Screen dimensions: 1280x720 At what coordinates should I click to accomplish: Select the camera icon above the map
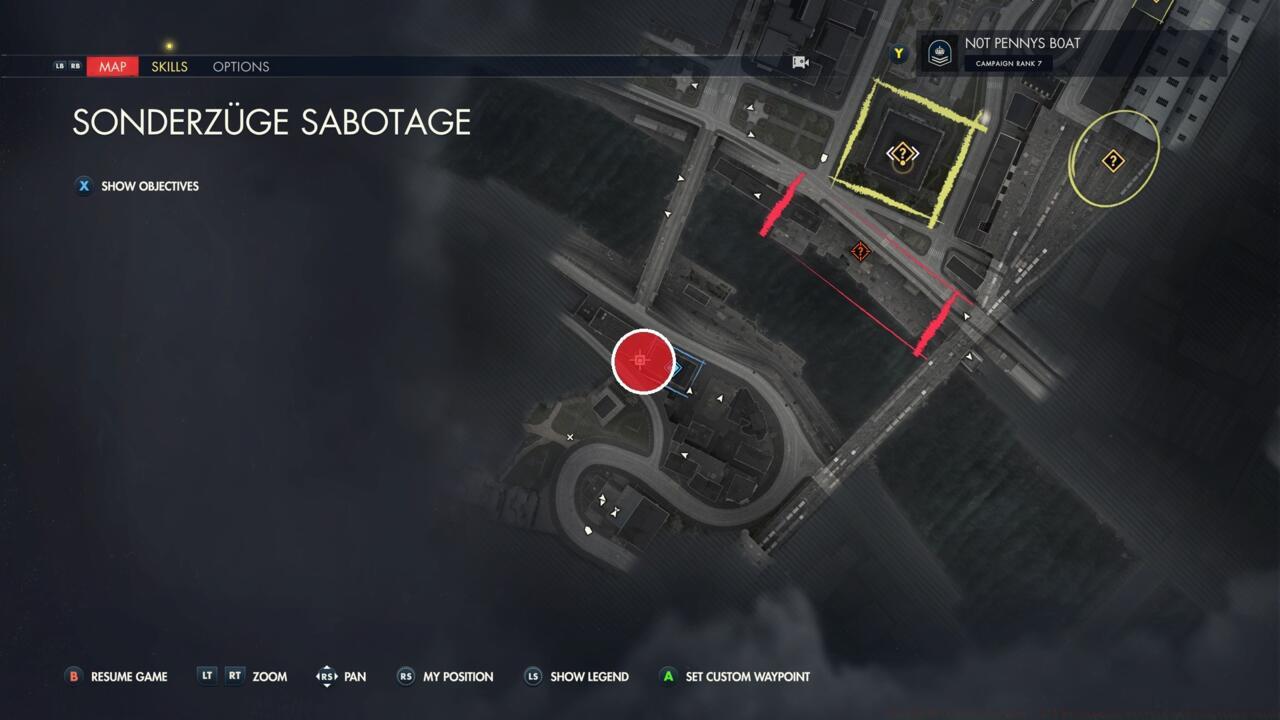(x=800, y=61)
